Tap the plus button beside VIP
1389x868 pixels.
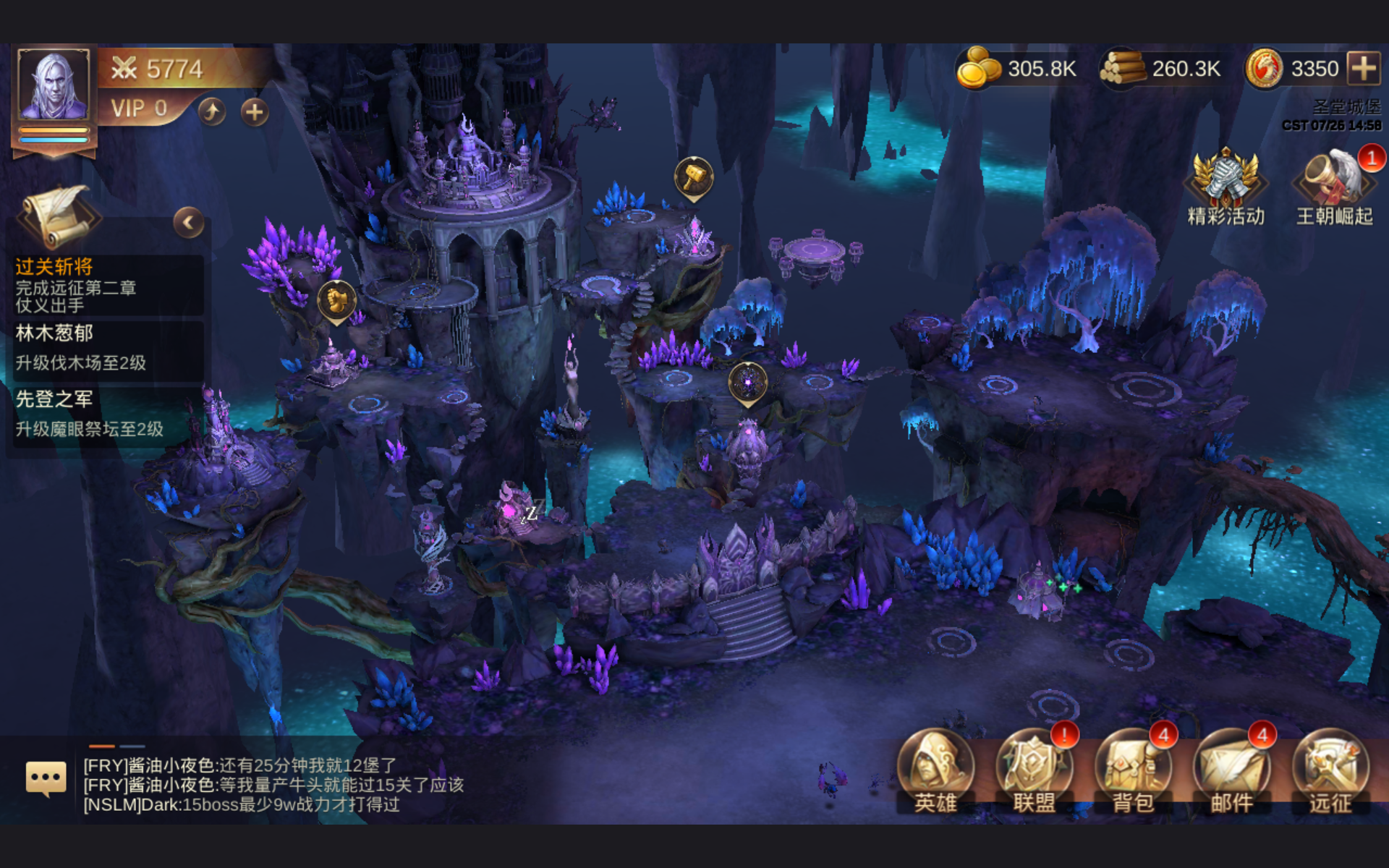tap(254, 111)
